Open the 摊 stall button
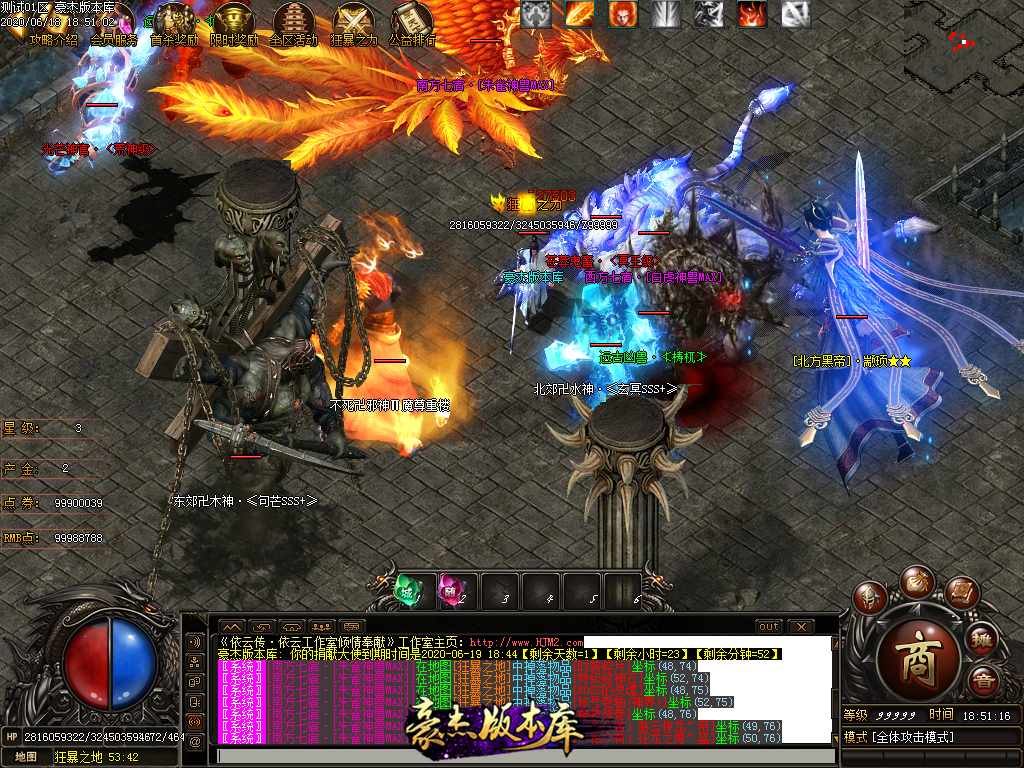 pyautogui.click(x=983, y=639)
